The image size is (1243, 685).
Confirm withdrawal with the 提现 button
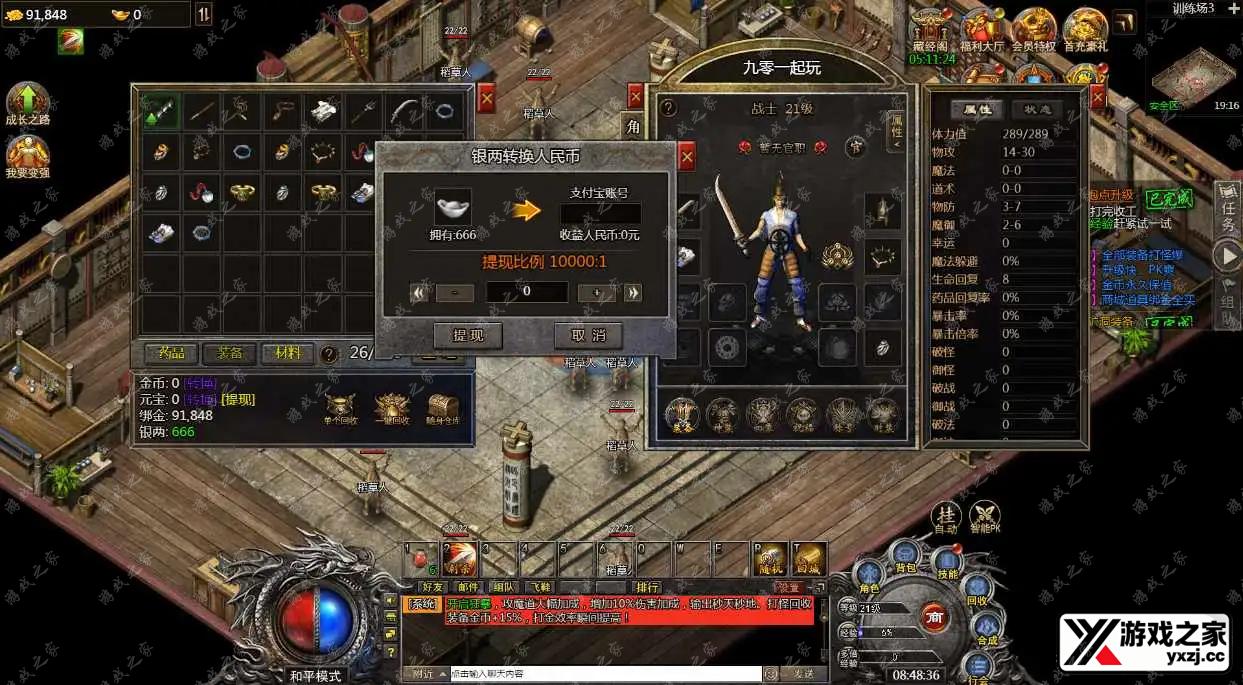point(468,335)
